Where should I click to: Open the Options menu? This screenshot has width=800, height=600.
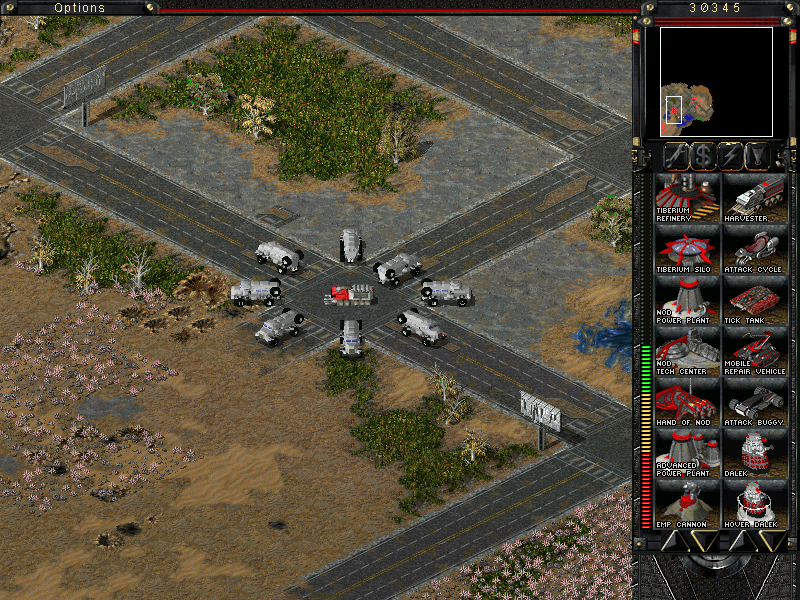pos(79,8)
